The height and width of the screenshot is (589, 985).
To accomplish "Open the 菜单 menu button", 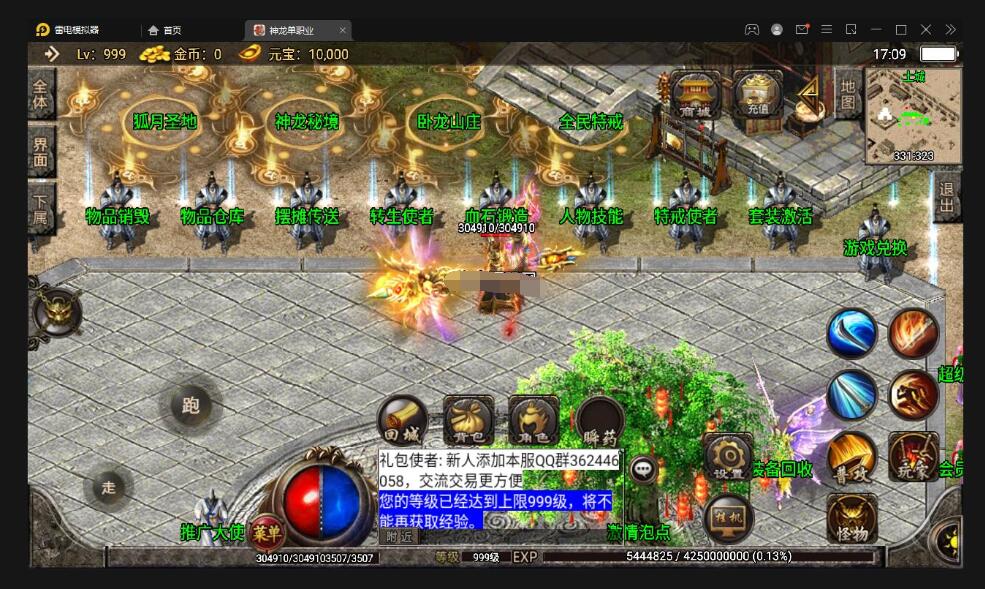I will click(x=265, y=530).
